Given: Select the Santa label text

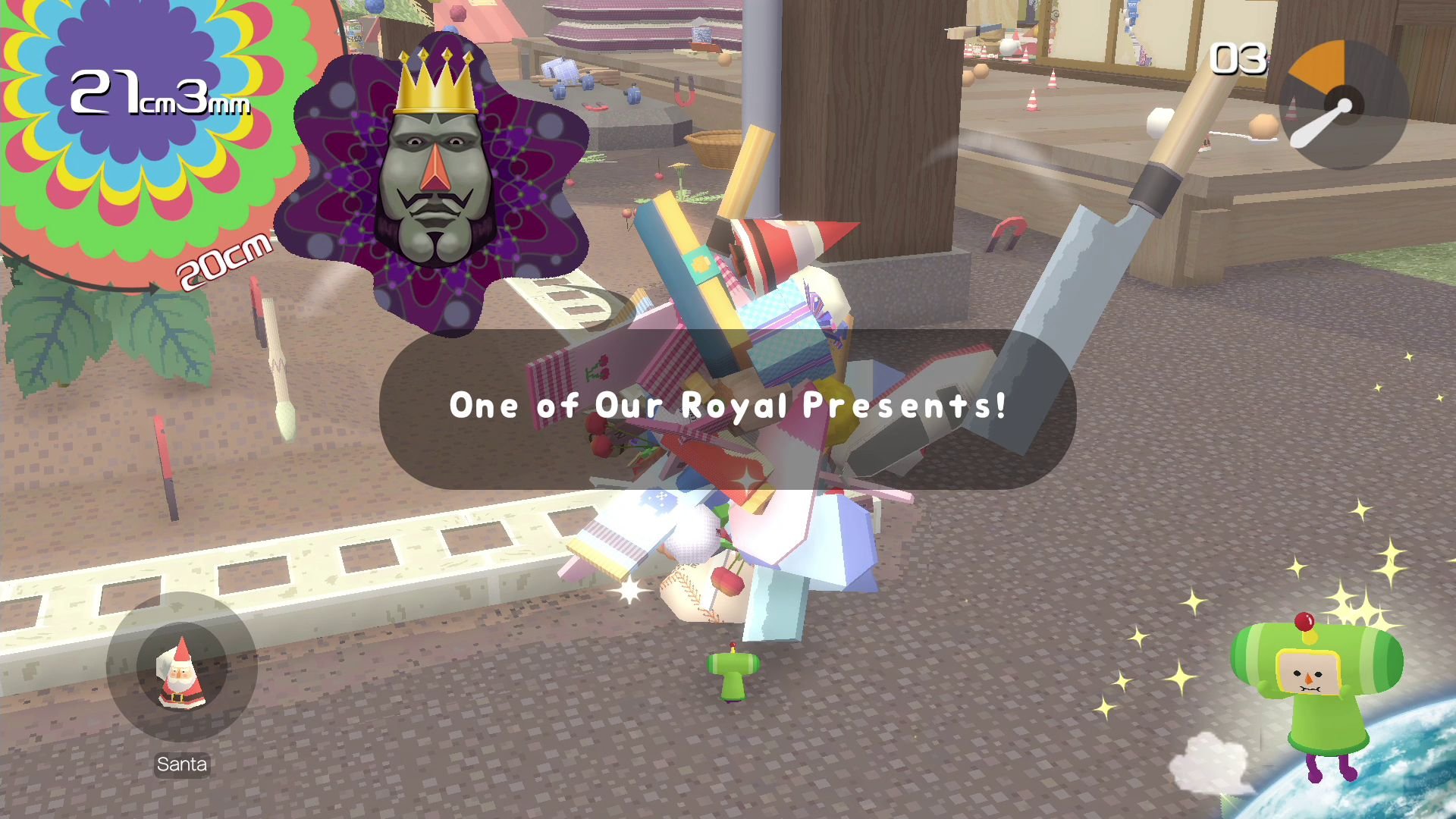Looking at the screenshot, I should click(182, 764).
